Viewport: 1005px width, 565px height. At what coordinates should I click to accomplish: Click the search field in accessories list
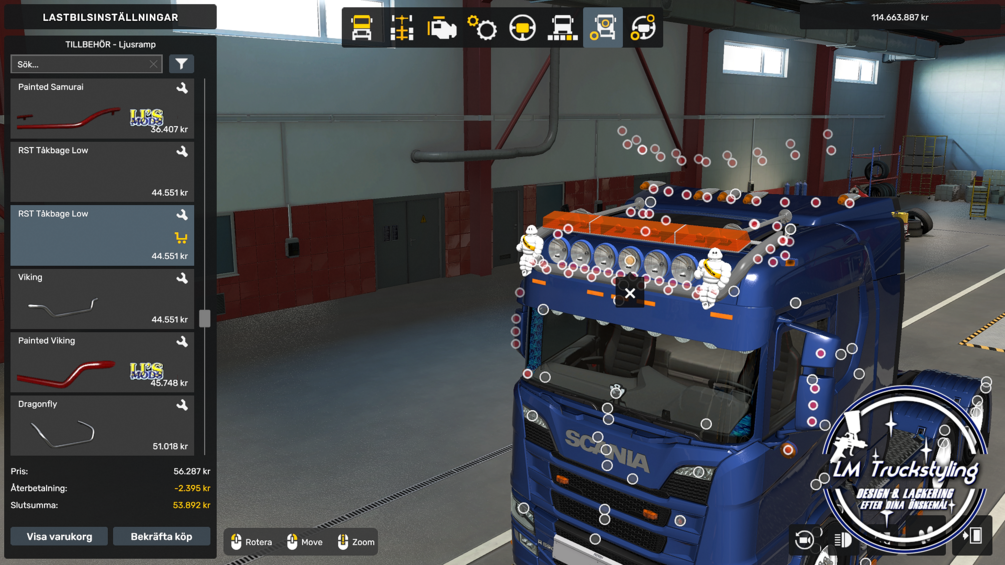[80, 64]
